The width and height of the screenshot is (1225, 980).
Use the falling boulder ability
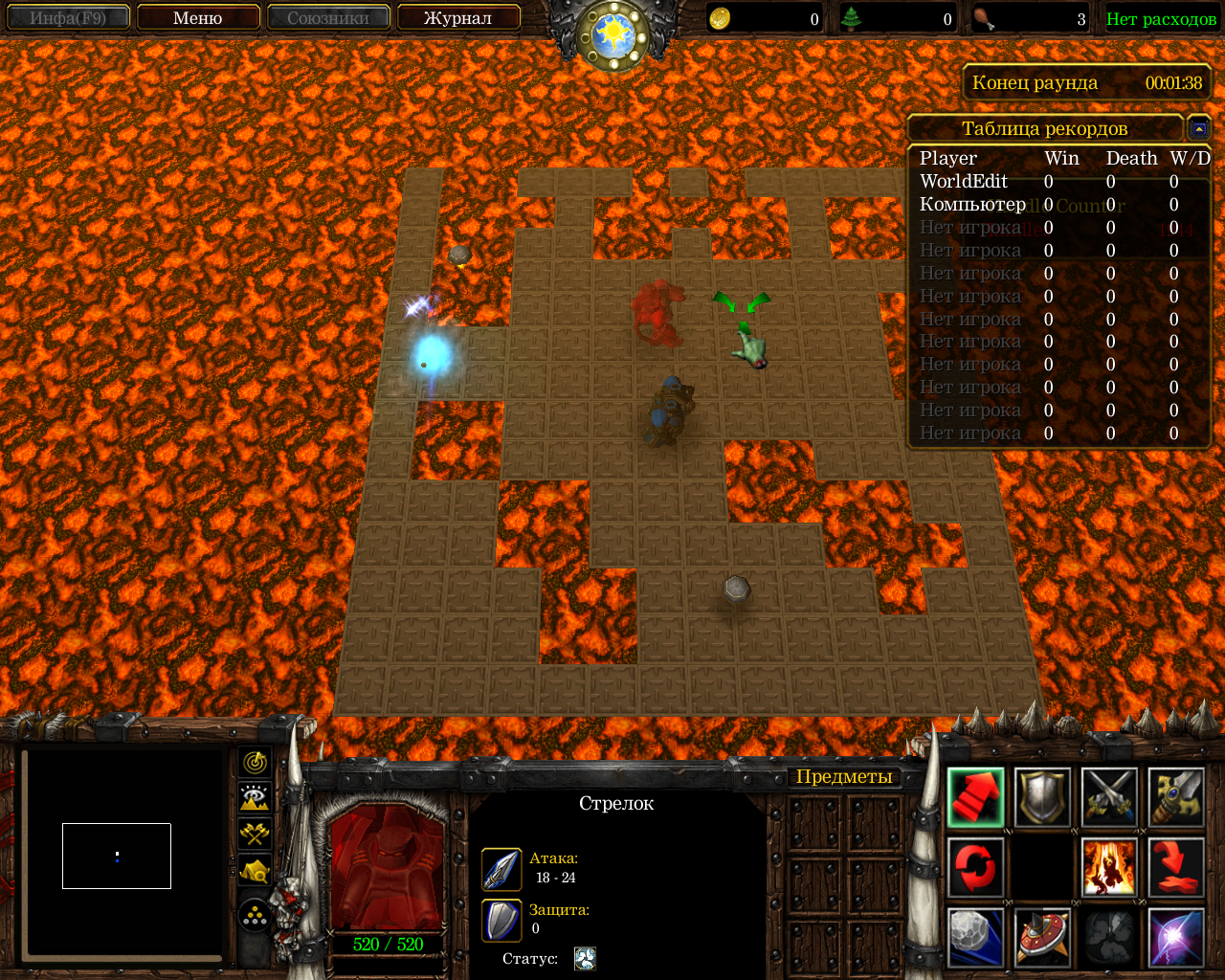pos(975,937)
